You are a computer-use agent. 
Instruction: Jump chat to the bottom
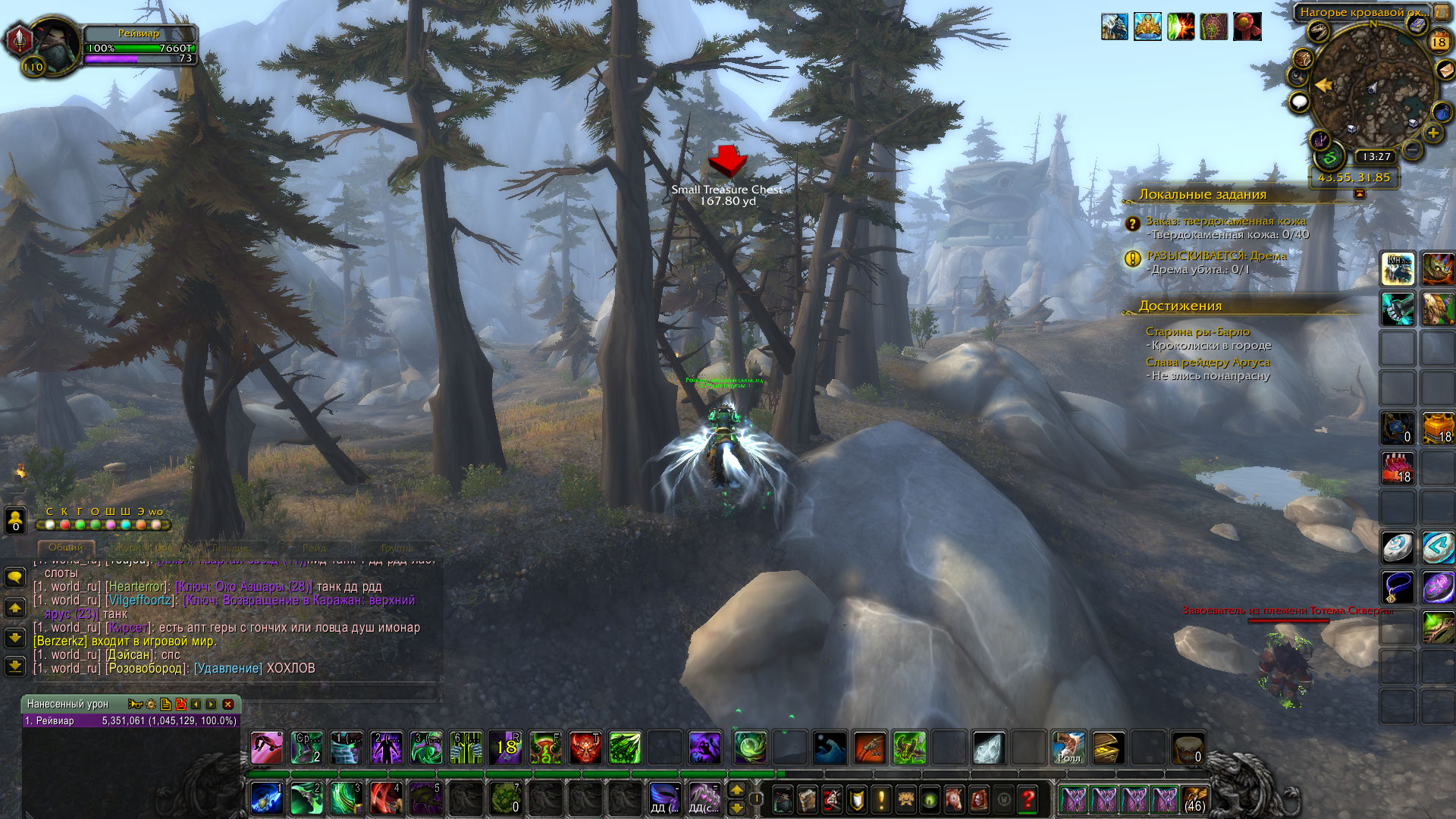pyautogui.click(x=15, y=667)
